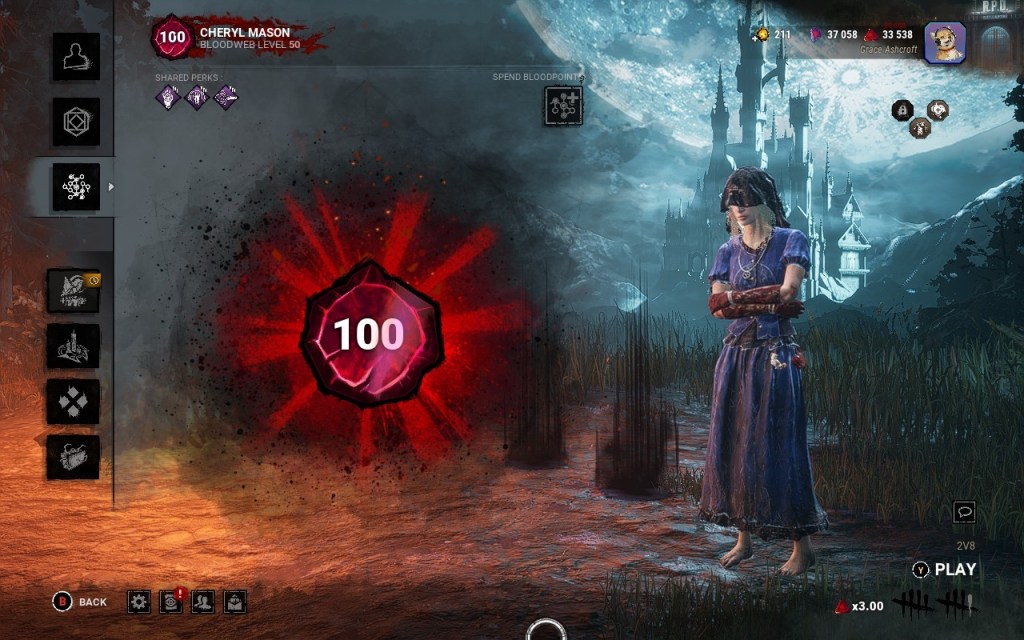1024x640 pixels.
Task: Open the sidebar tile showing a chest
Action: click(x=73, y=456)
